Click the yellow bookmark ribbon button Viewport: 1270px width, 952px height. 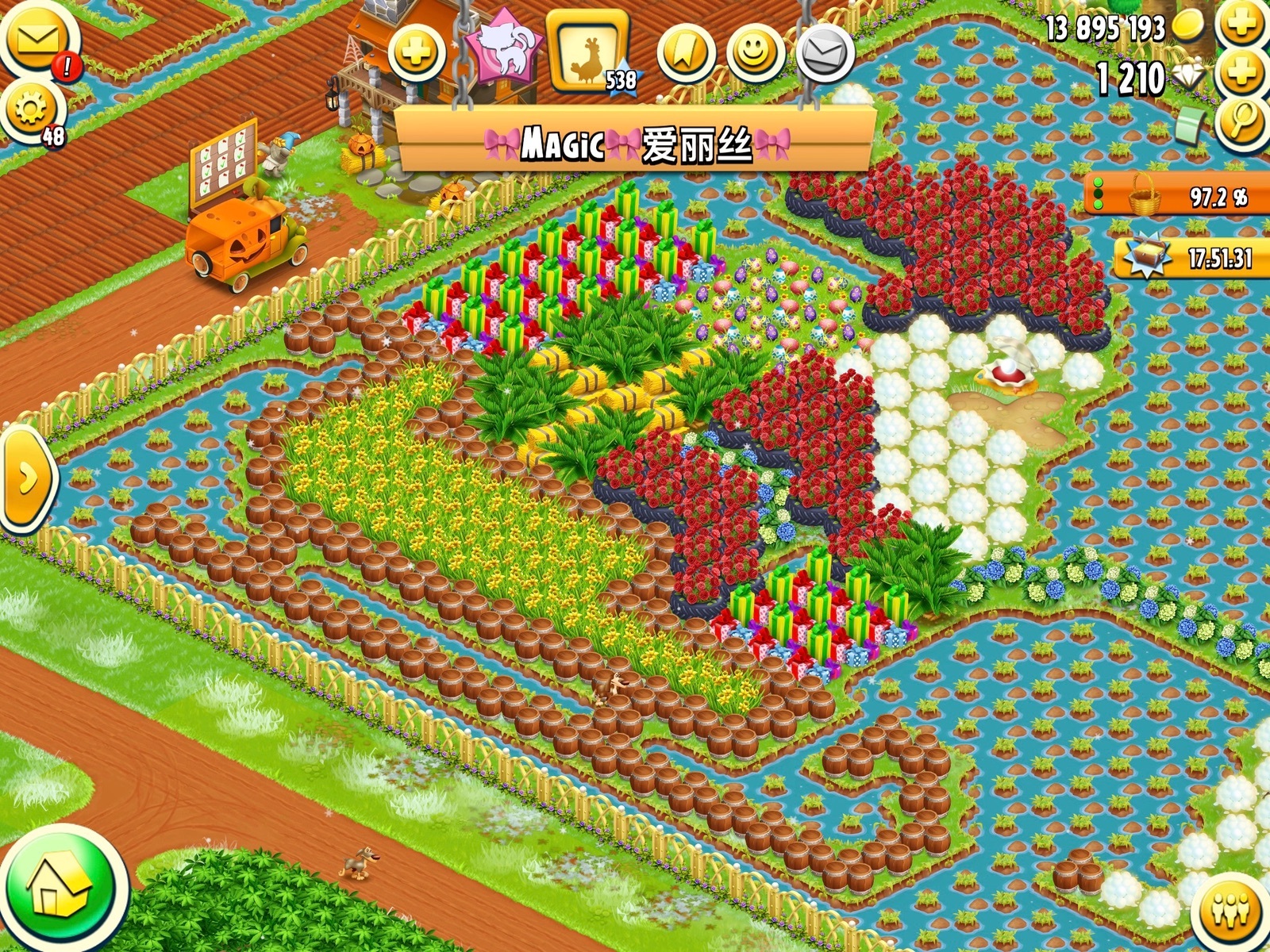pos(685,52)
